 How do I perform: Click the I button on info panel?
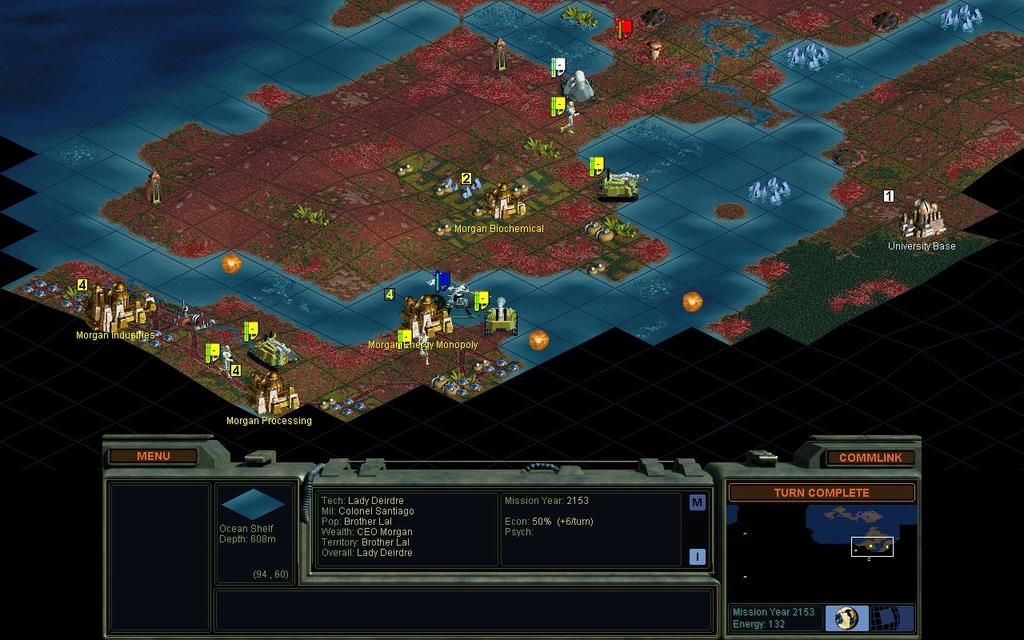tap(697, 557)
